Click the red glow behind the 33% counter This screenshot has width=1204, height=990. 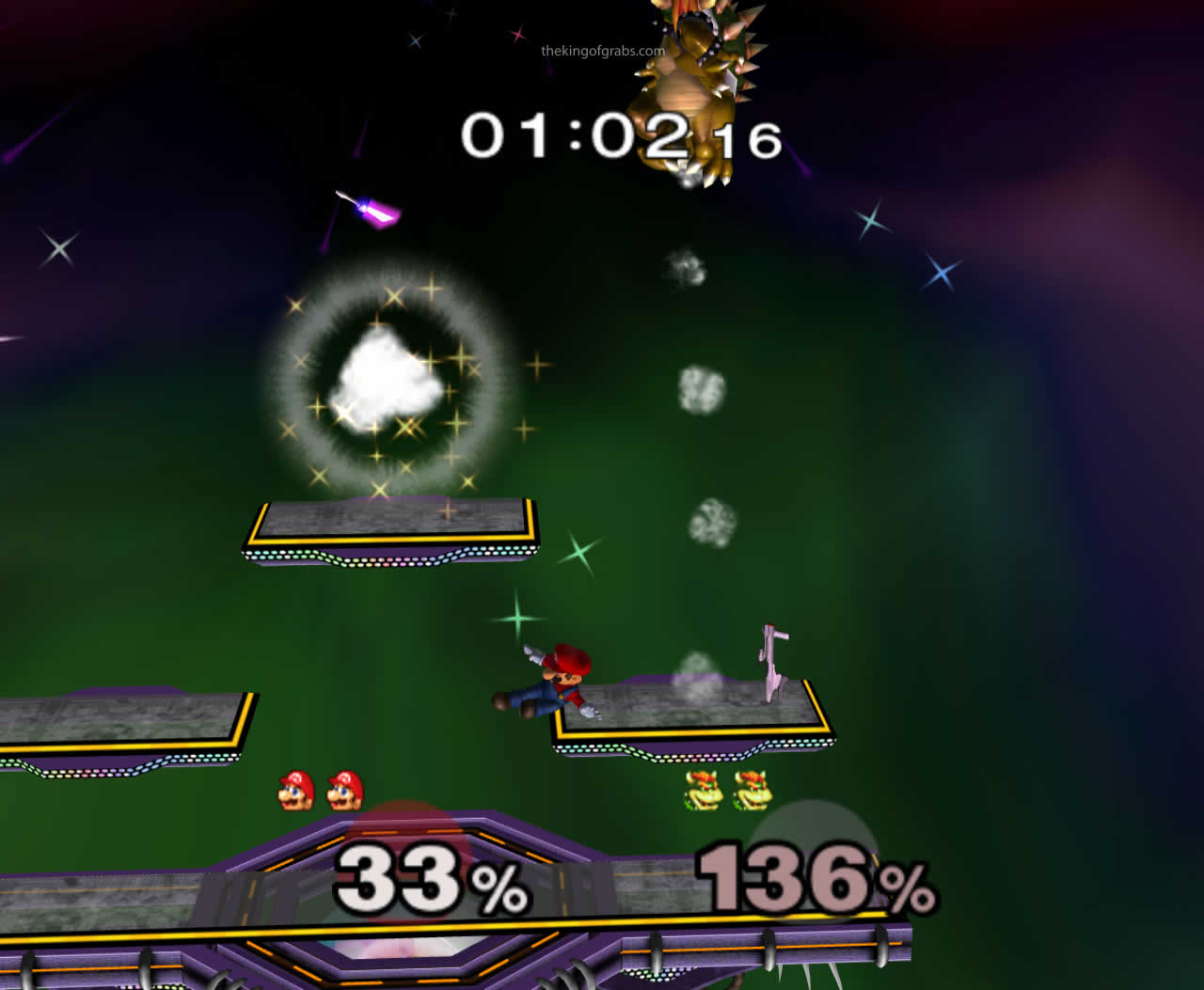pyautogui.click(x=404, y=827)
